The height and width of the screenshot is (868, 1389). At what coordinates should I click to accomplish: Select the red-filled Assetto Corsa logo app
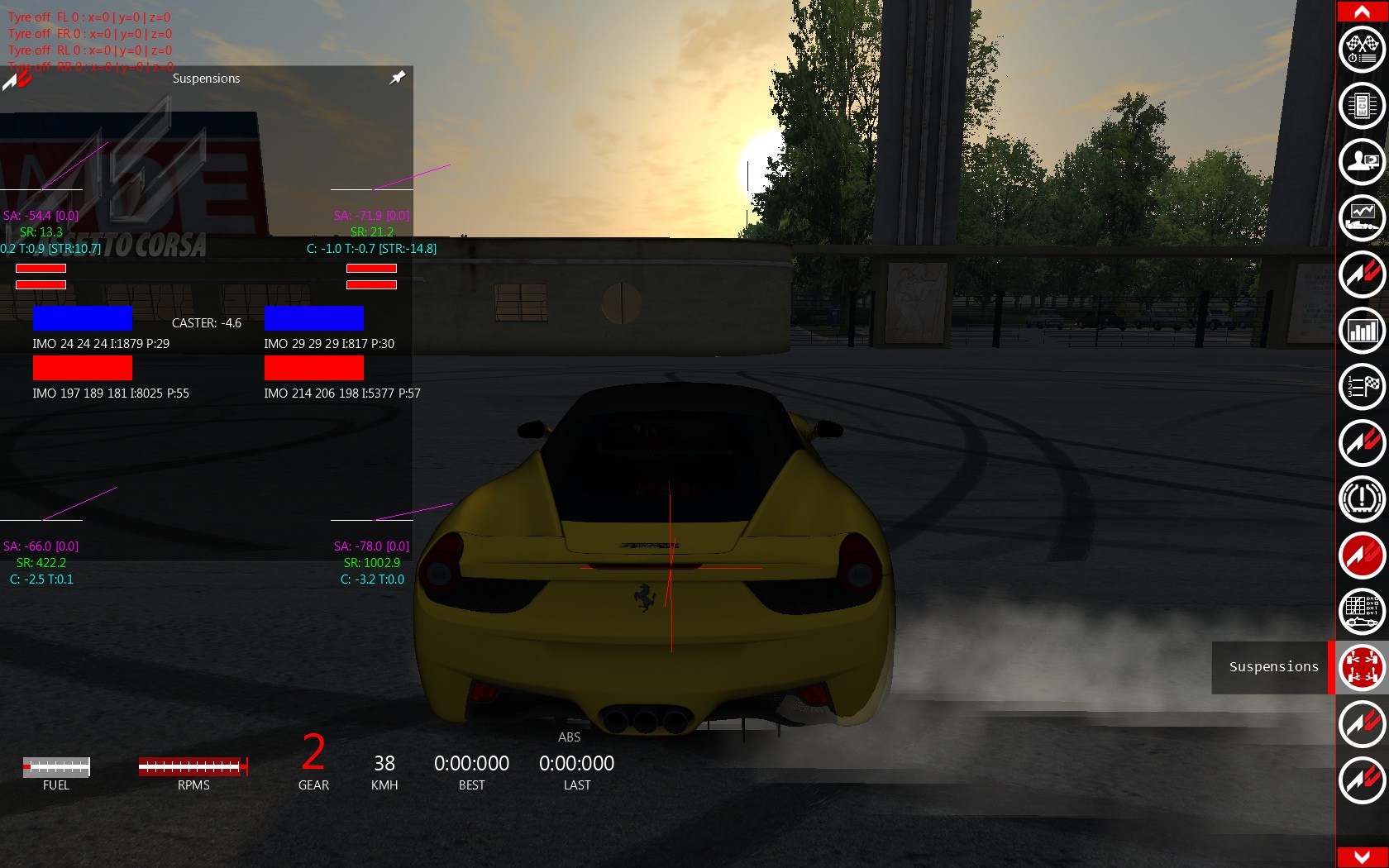pyautogui.click(x=1362, y=556)
